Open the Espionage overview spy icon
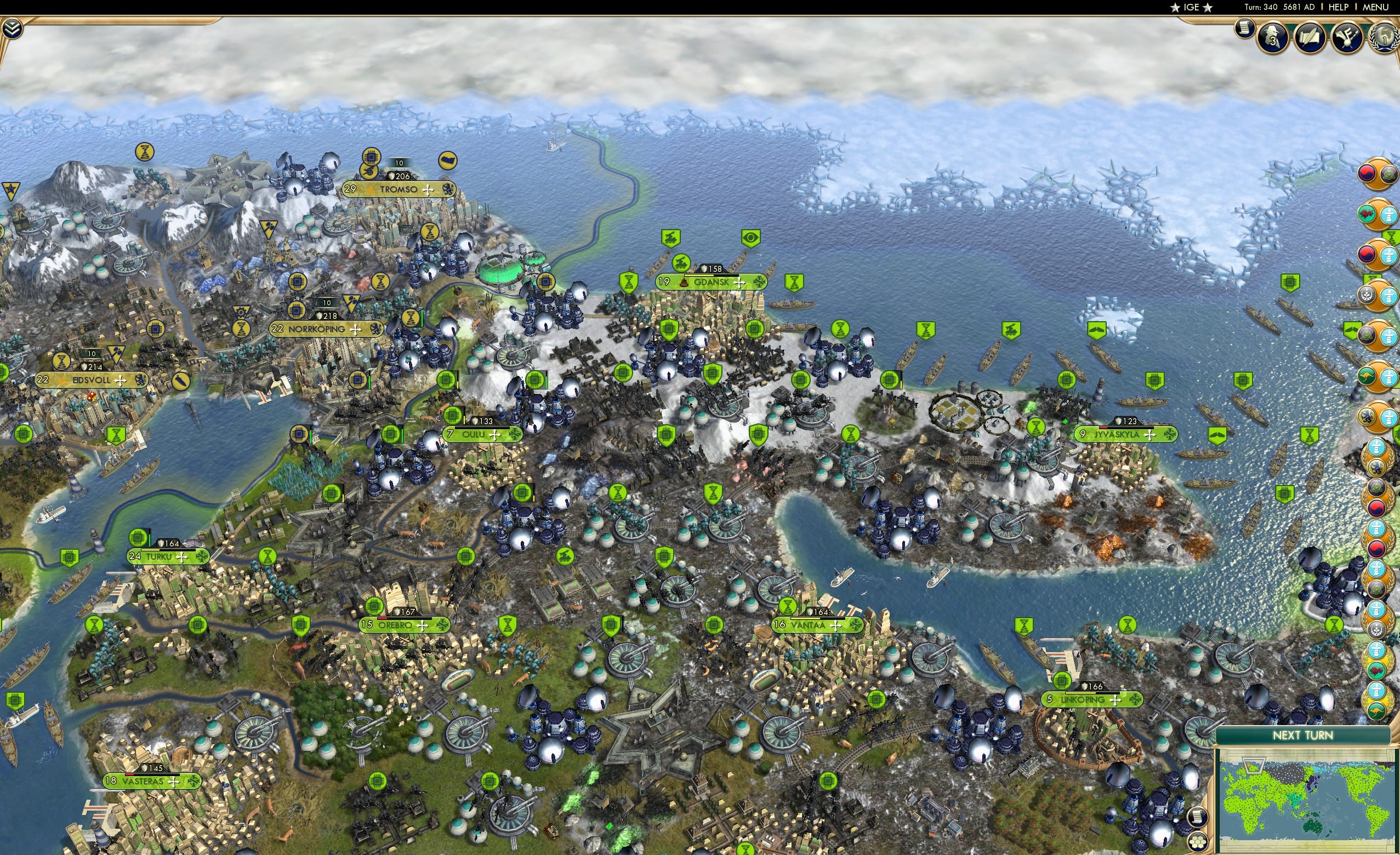This screenshot has height=855, width=1400. pos(1272,38)
